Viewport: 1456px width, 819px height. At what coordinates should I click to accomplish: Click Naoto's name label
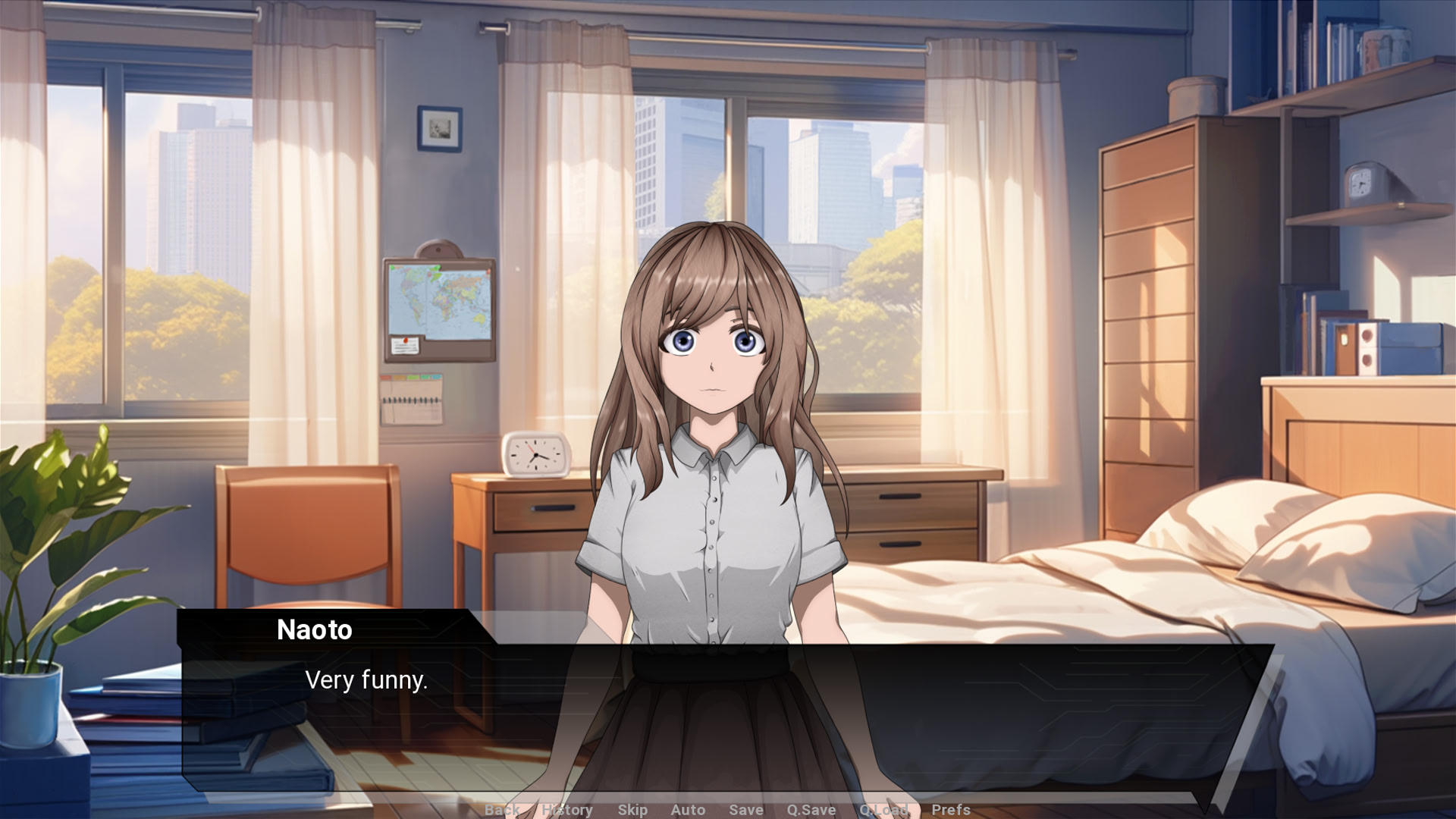pyautogui.click(x=316, y=629)
